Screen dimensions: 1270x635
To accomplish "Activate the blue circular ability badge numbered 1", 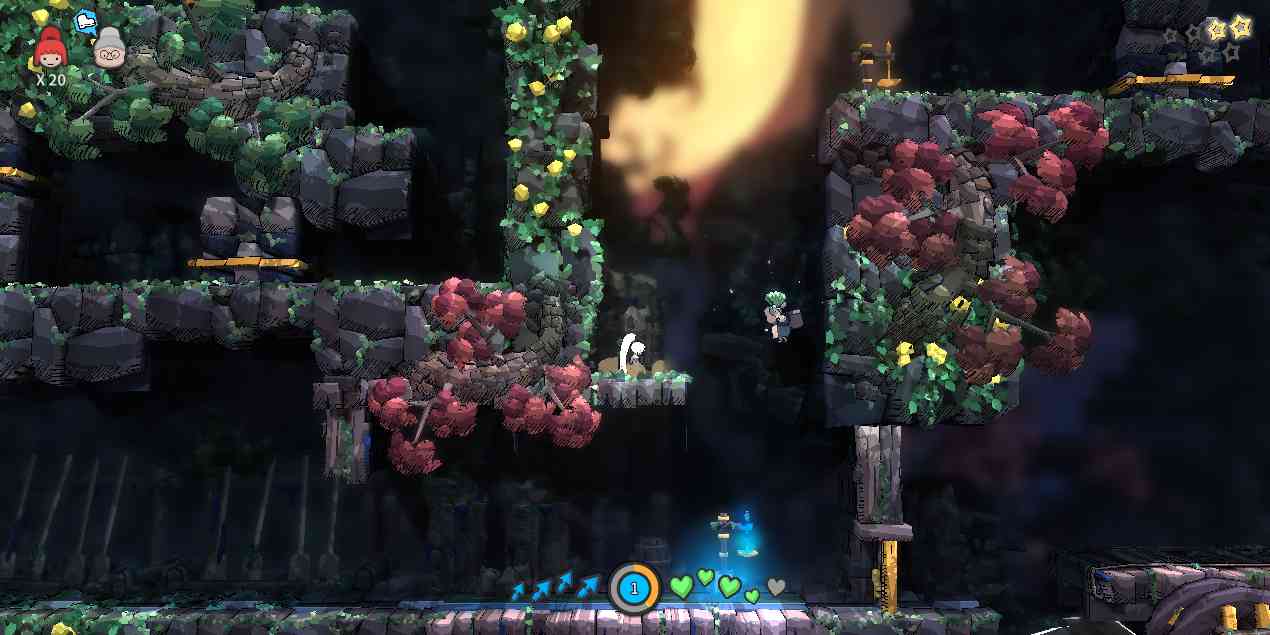I will click(633, 588).
